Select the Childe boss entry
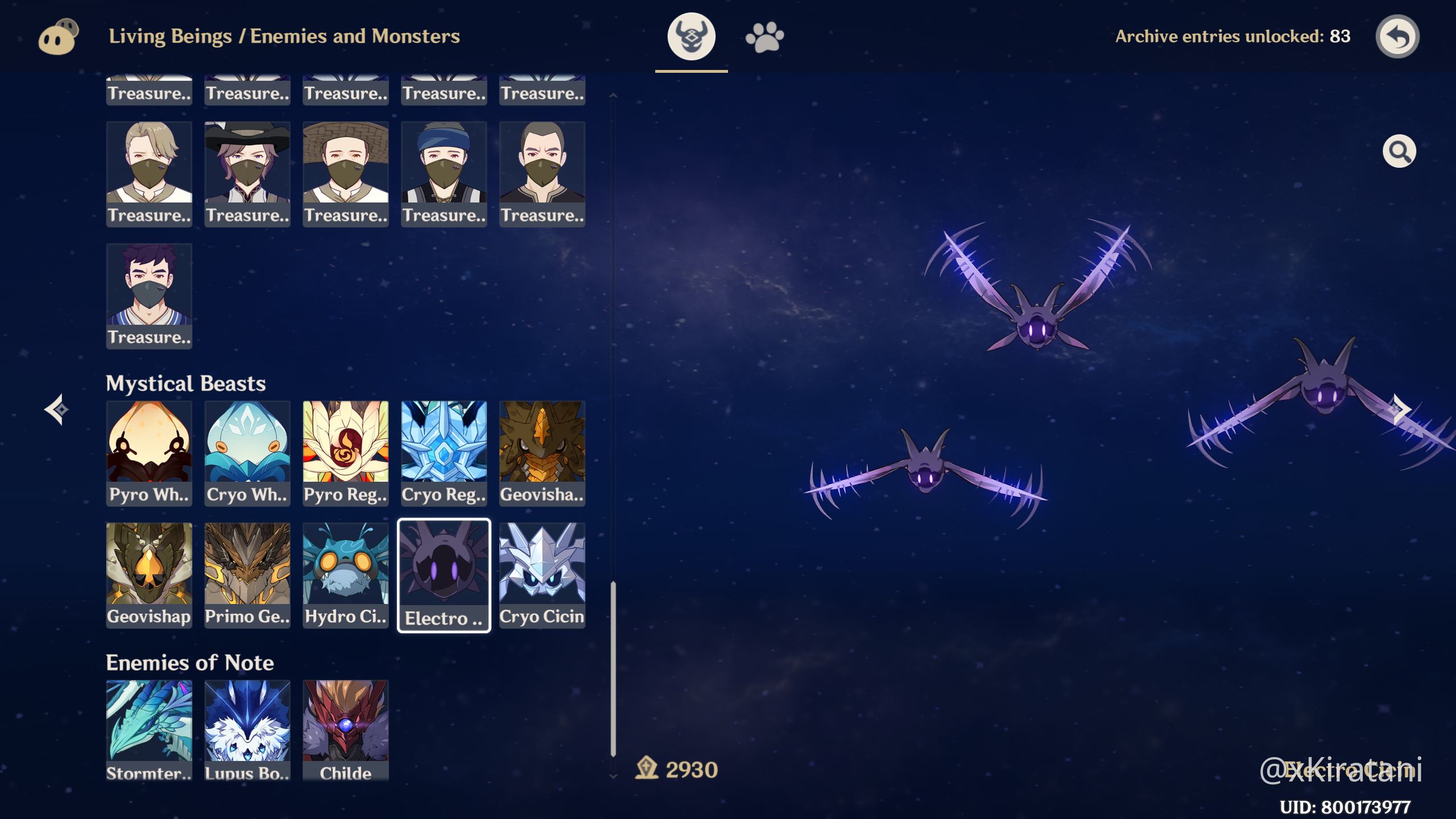Viewport: 1456px width, 819px height. click(x=346, y=729)
